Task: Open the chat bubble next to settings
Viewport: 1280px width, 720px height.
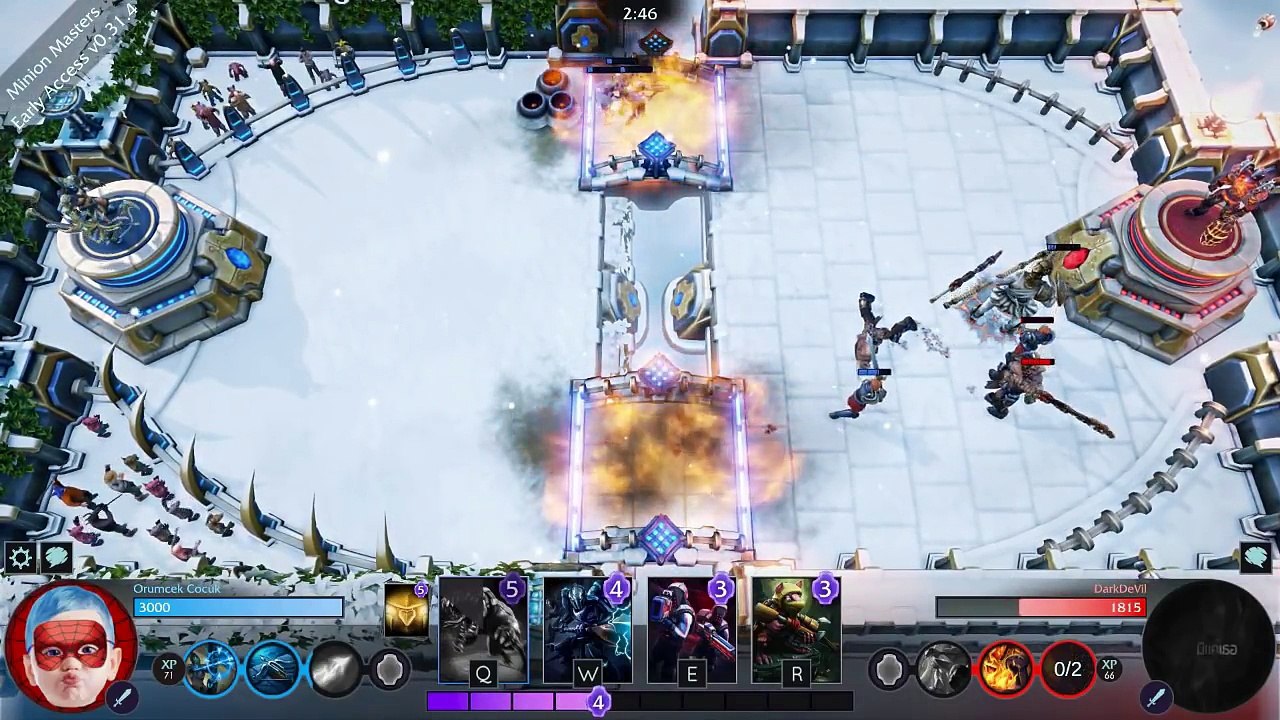Action: coord(56,558)
